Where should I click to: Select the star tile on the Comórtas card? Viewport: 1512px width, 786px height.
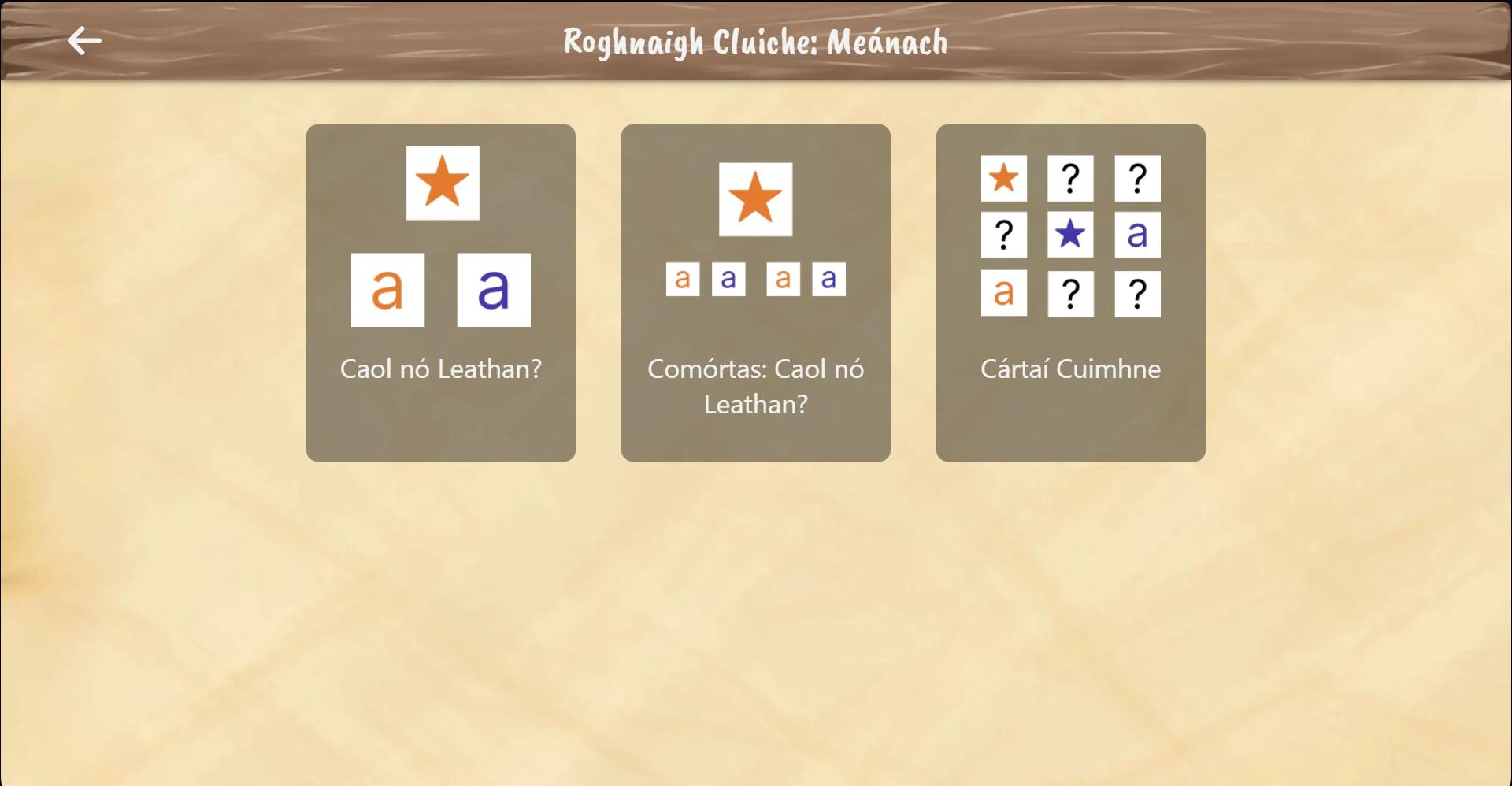click(x=754, y=198)
